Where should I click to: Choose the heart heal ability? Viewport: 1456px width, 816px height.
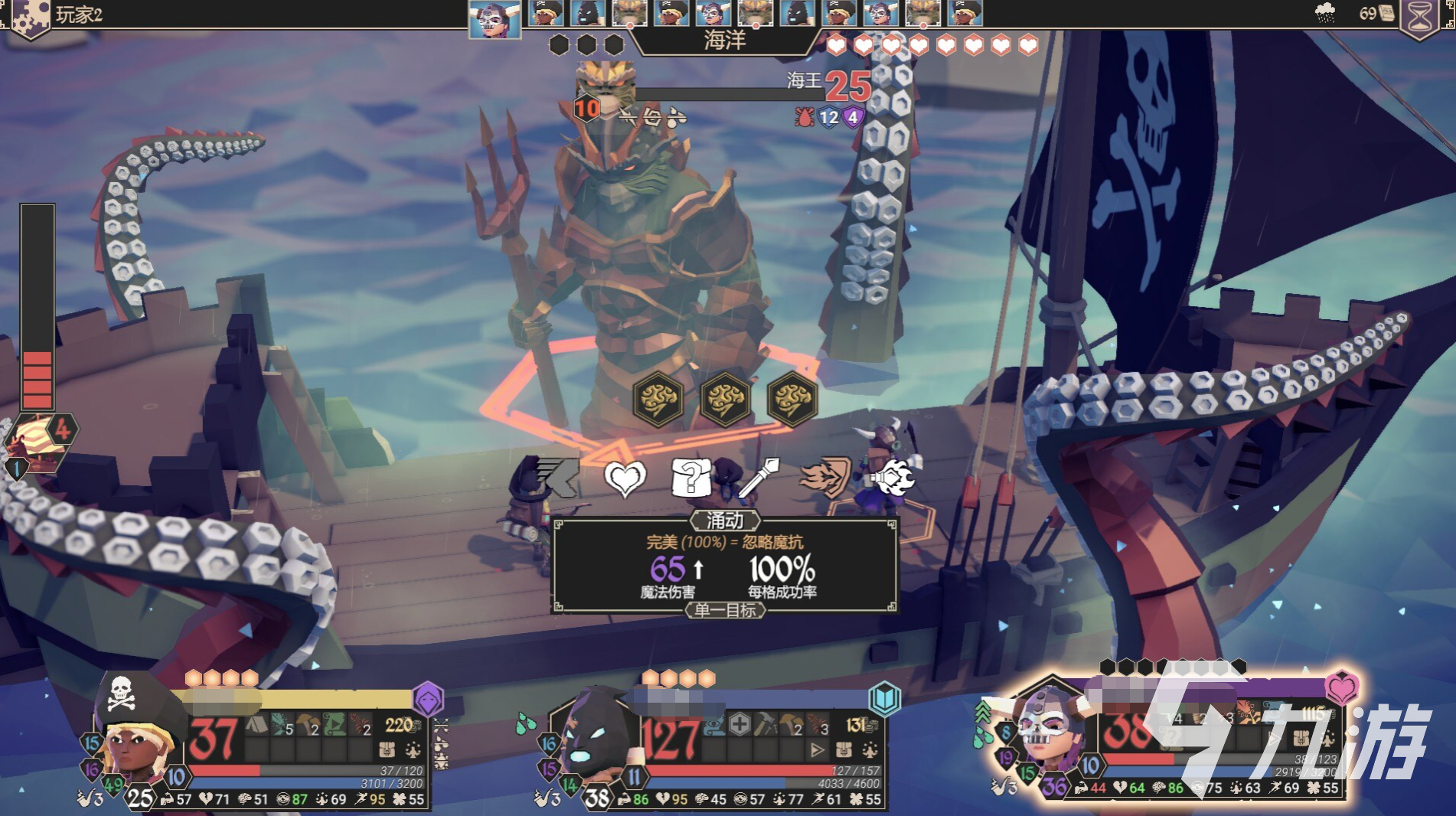point(625,479)
